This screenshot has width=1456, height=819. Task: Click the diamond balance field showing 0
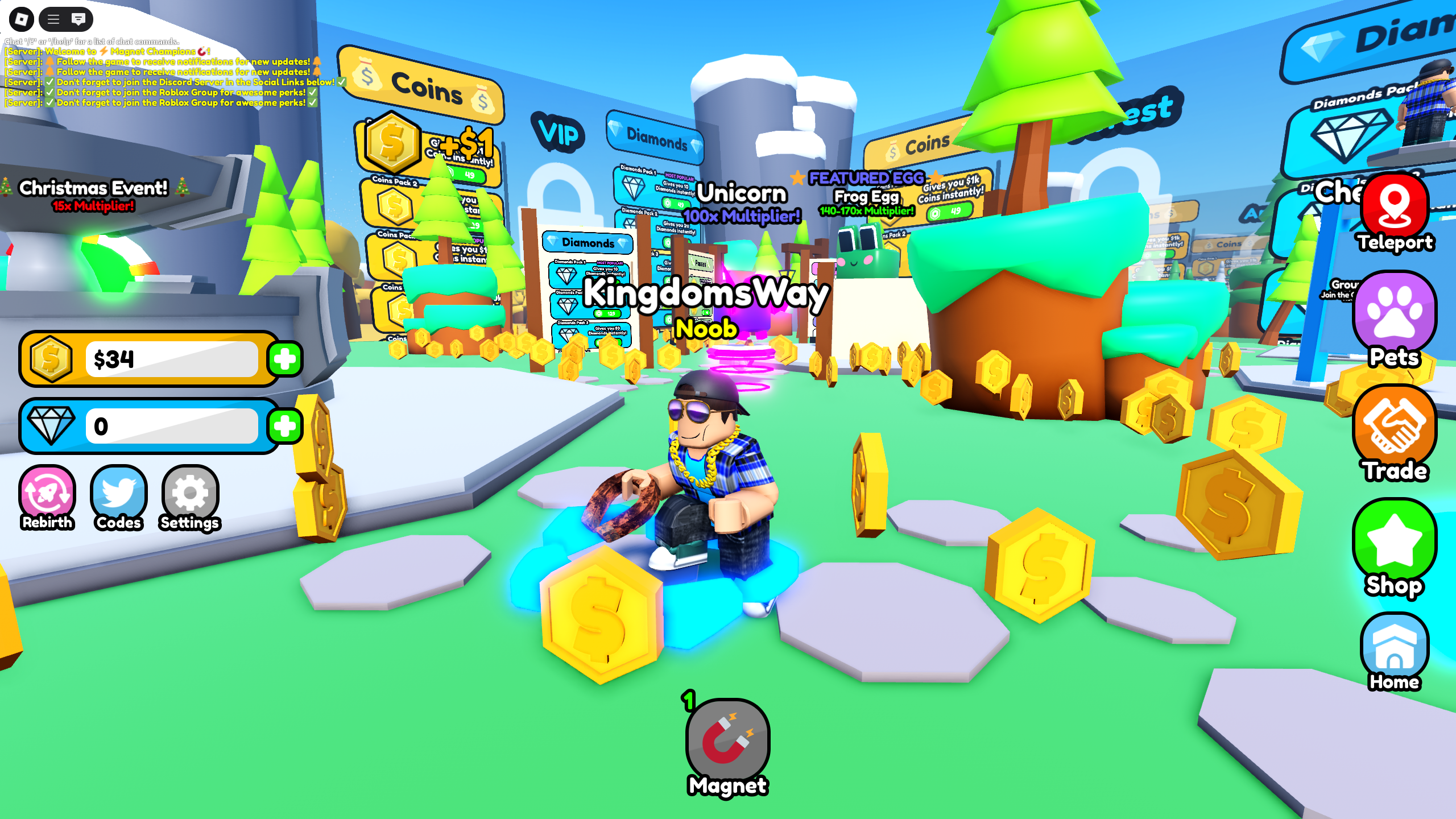tap(171, 425)
